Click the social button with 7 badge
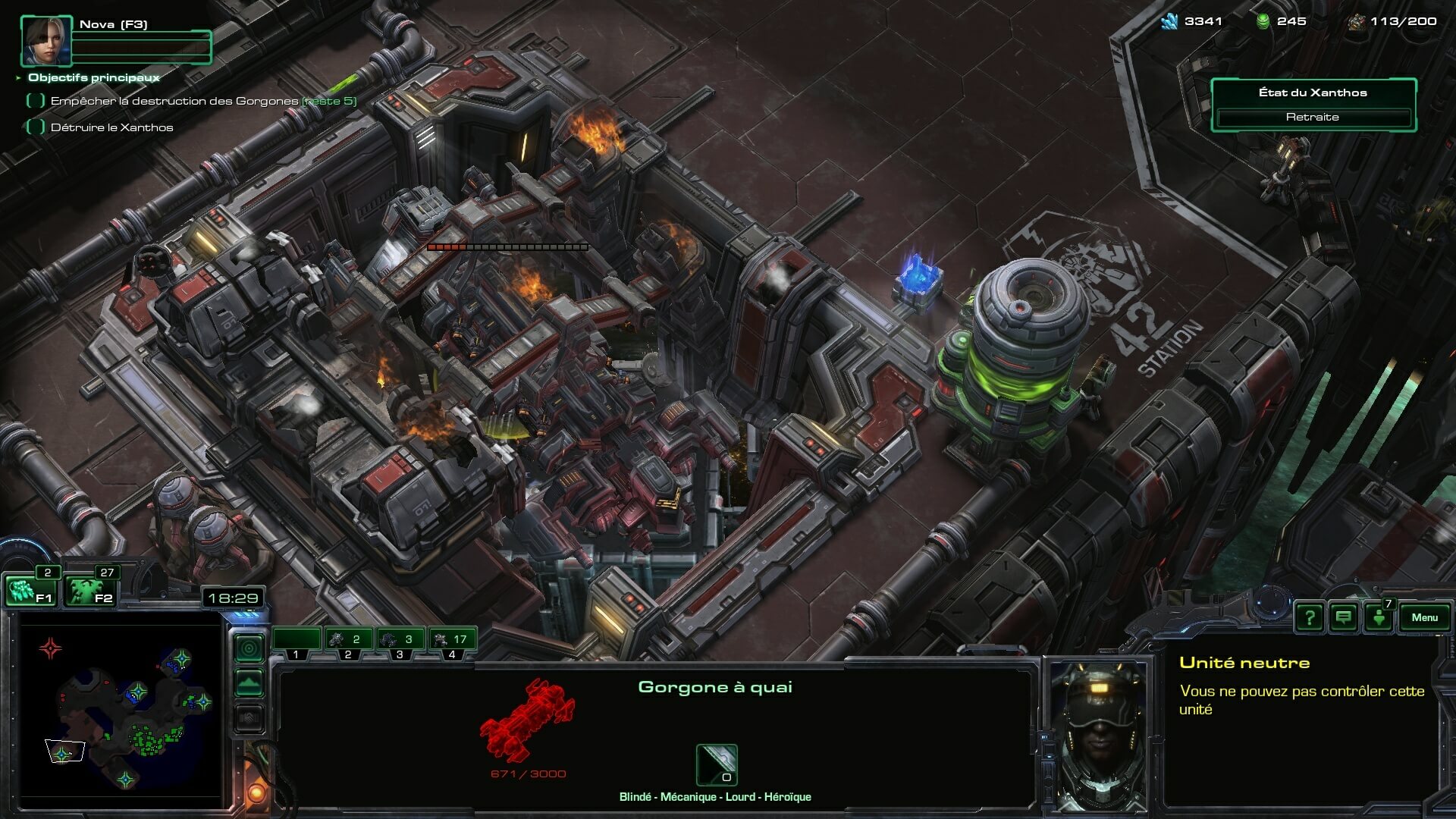Image resolution: width=1456 pixels, height=819 pixels. [1379, 617]
